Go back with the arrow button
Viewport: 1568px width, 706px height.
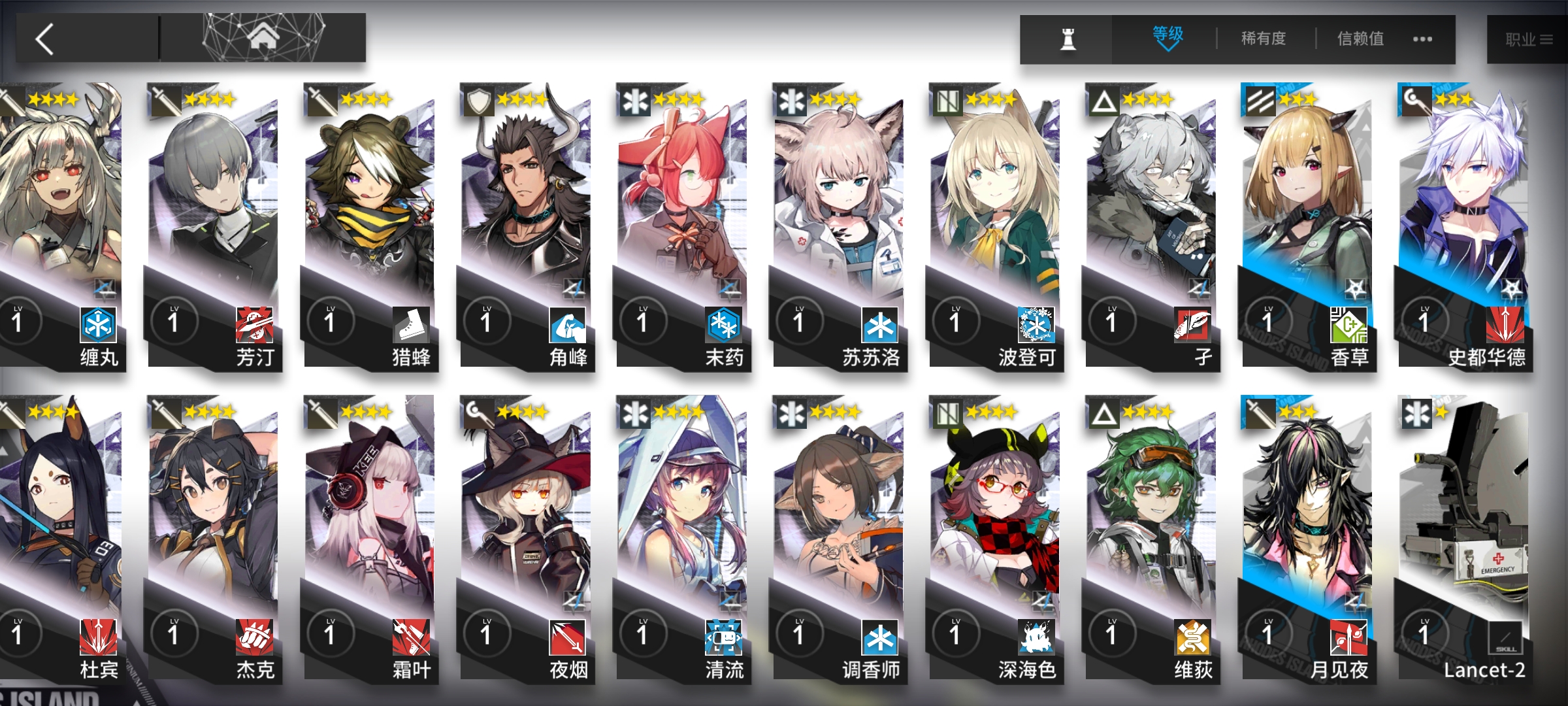[46, 39]
